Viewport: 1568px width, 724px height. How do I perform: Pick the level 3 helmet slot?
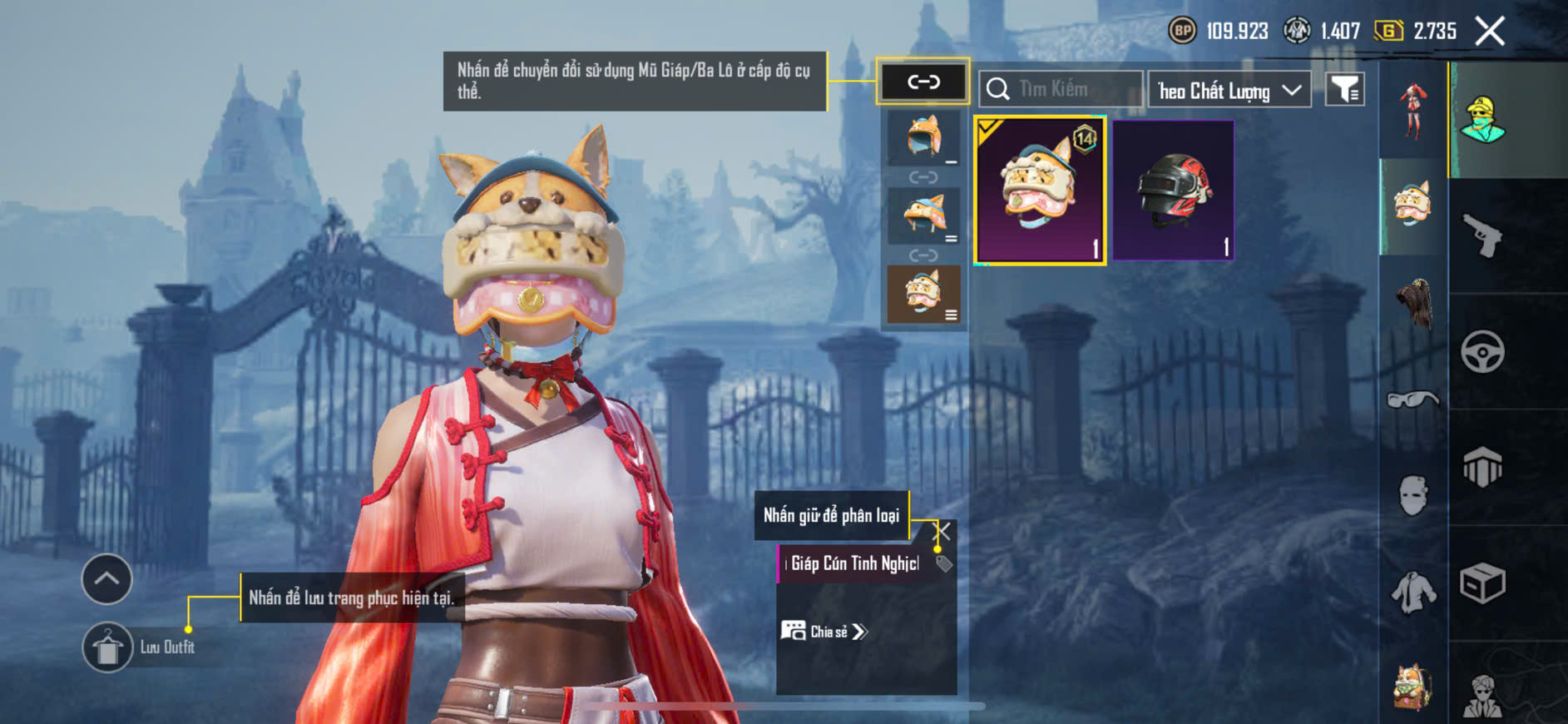(923, 295)
